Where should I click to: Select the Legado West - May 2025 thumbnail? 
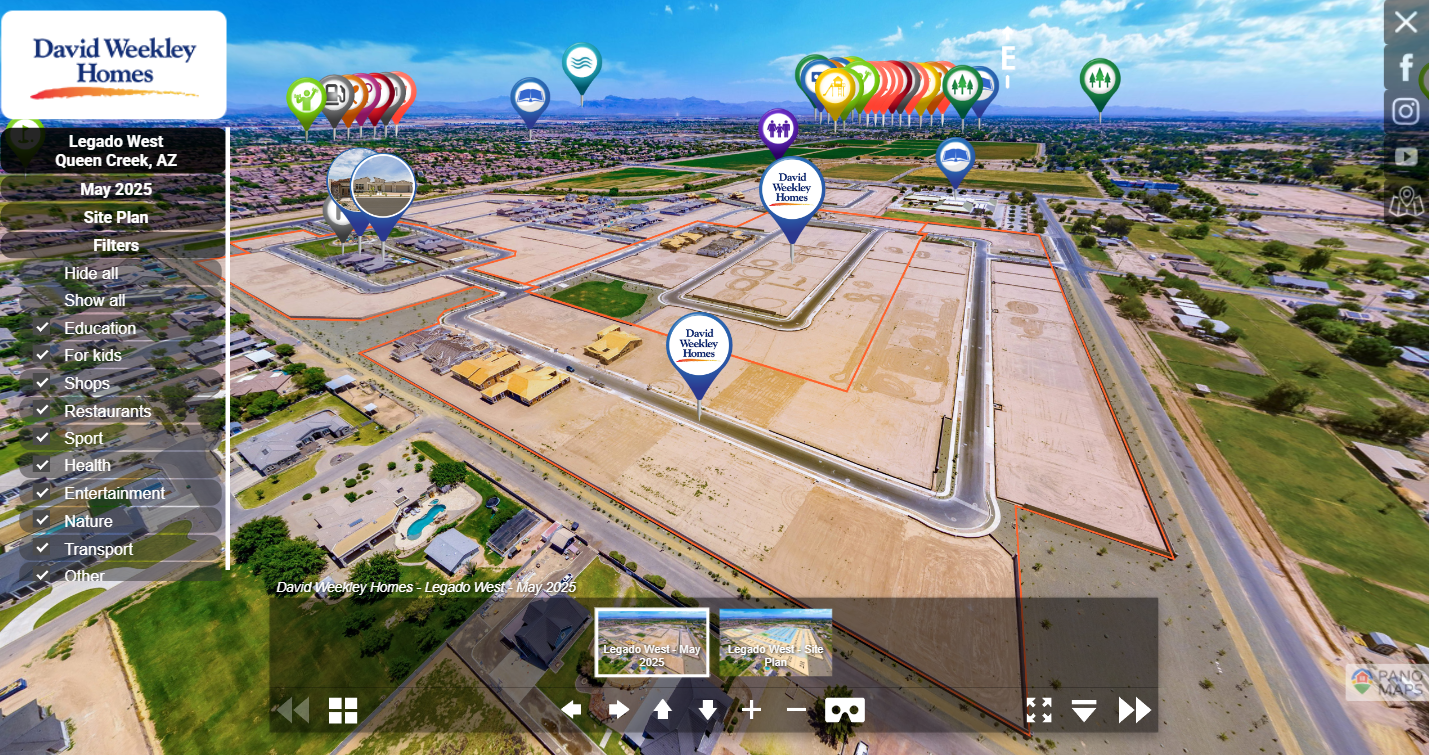(x=652, y=642)
